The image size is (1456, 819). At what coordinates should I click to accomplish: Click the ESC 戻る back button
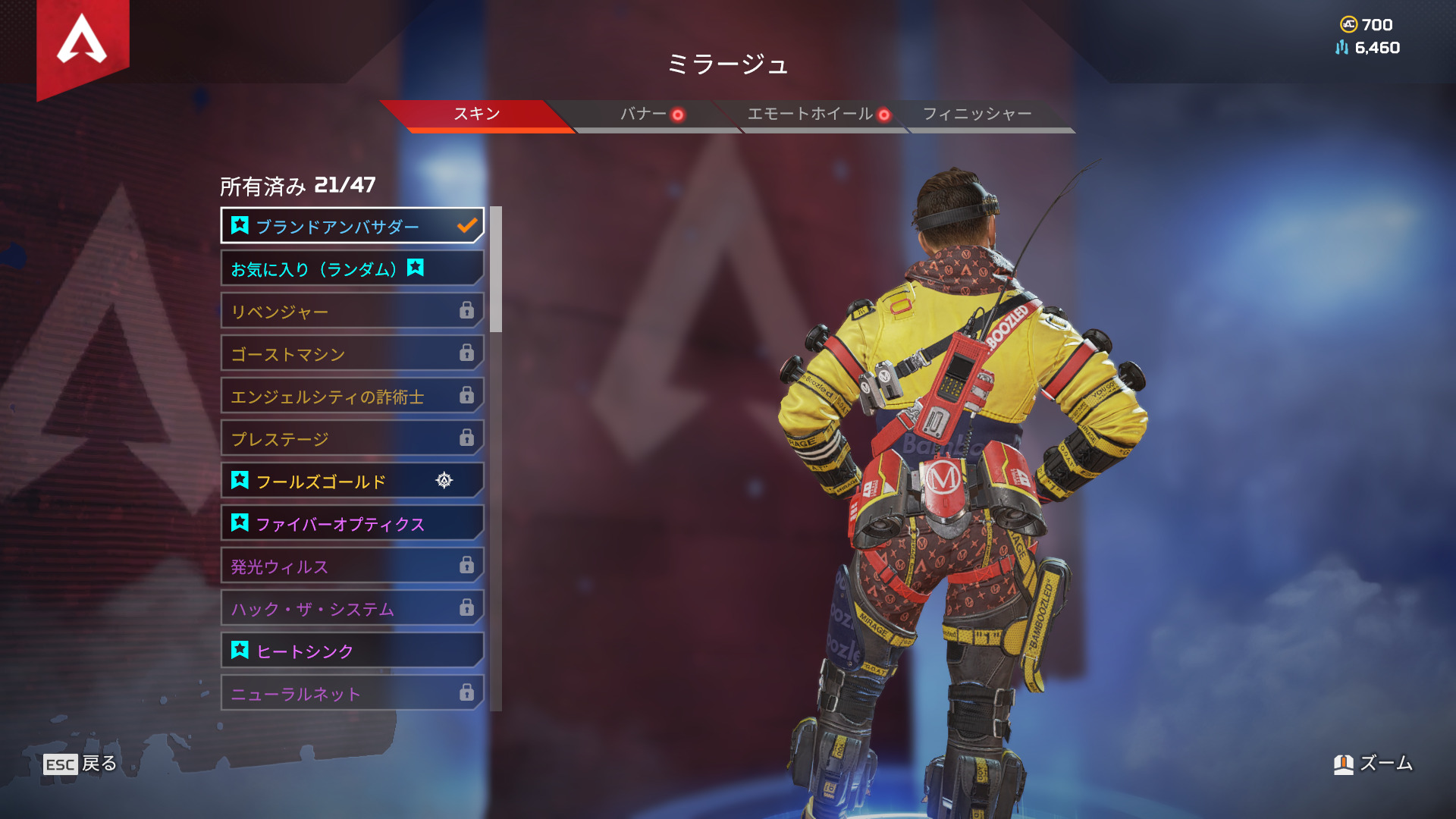tap(80, 765)
